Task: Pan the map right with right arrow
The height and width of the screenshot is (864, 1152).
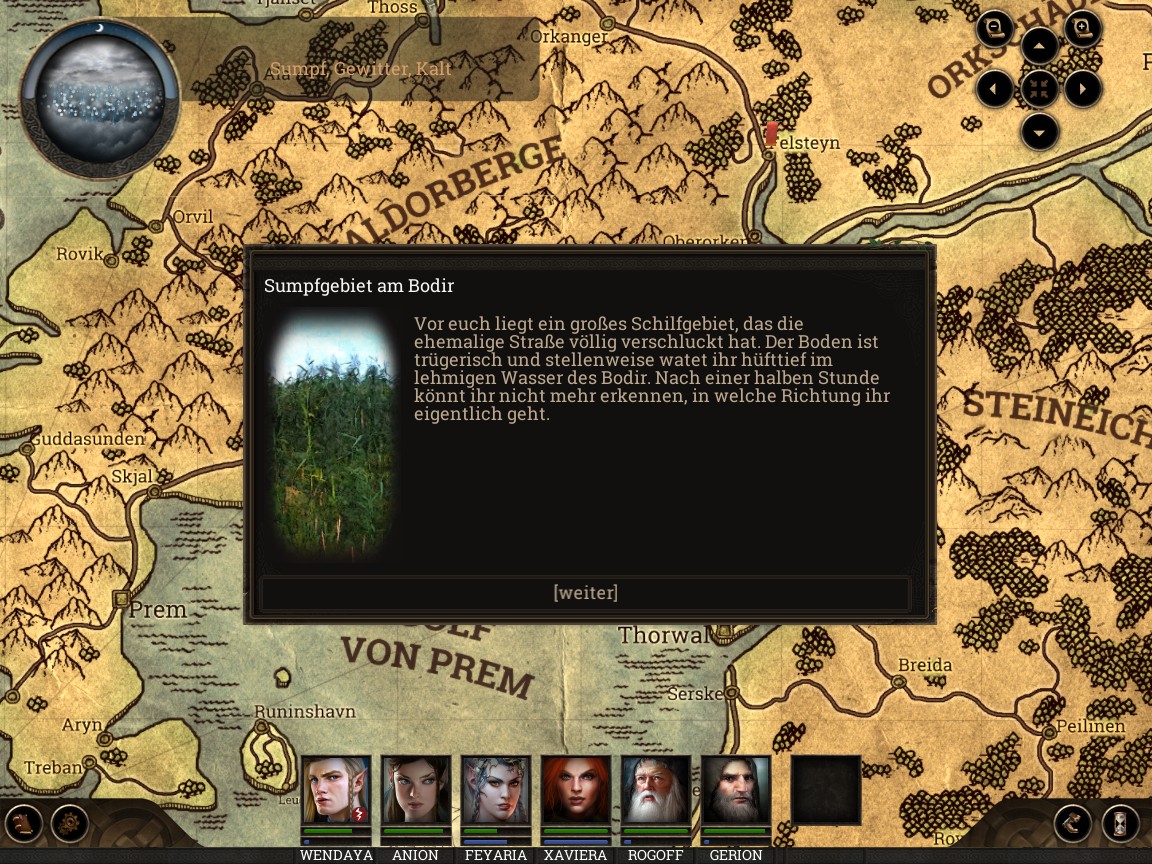Action: 1083,89
